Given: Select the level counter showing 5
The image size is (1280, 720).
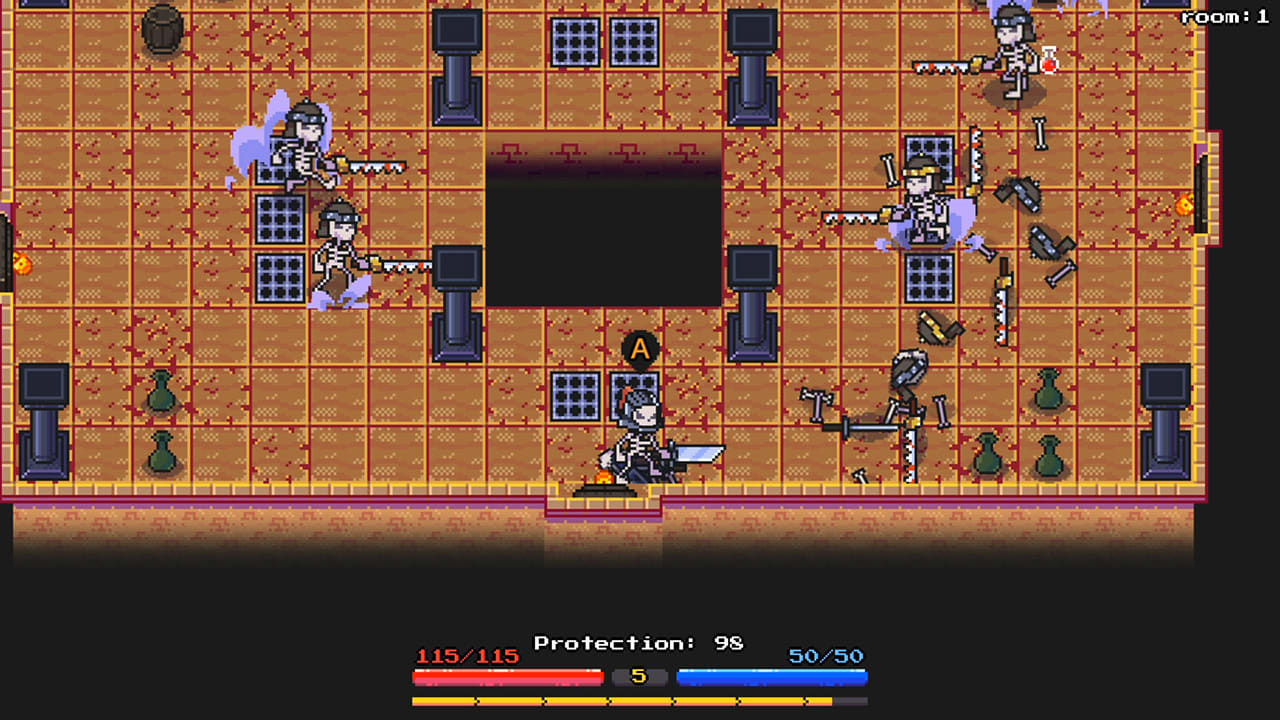Looking at the screenshot, I should point(640,677).
